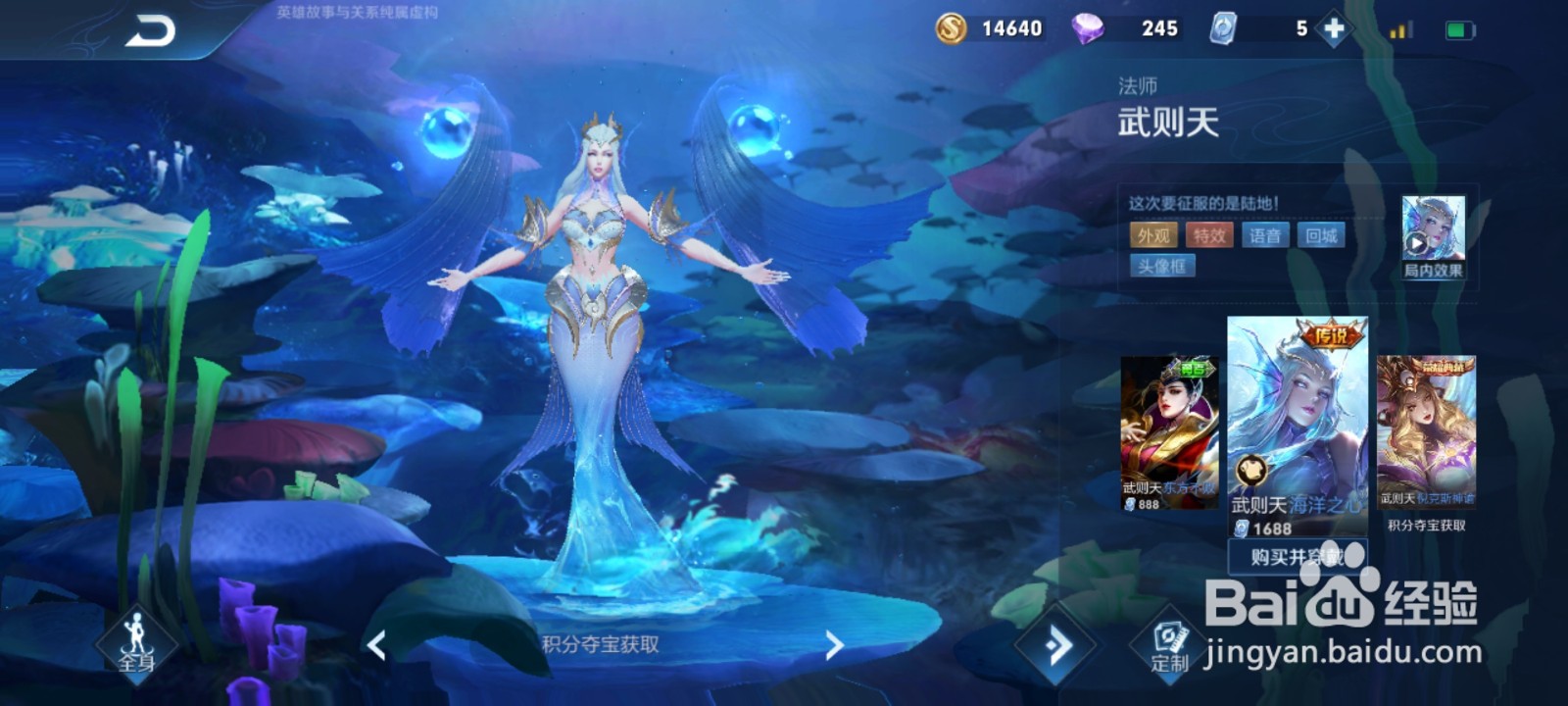Toggle the 语音 voice preview option
1568x706 pixels.
tap(1264, 235)
